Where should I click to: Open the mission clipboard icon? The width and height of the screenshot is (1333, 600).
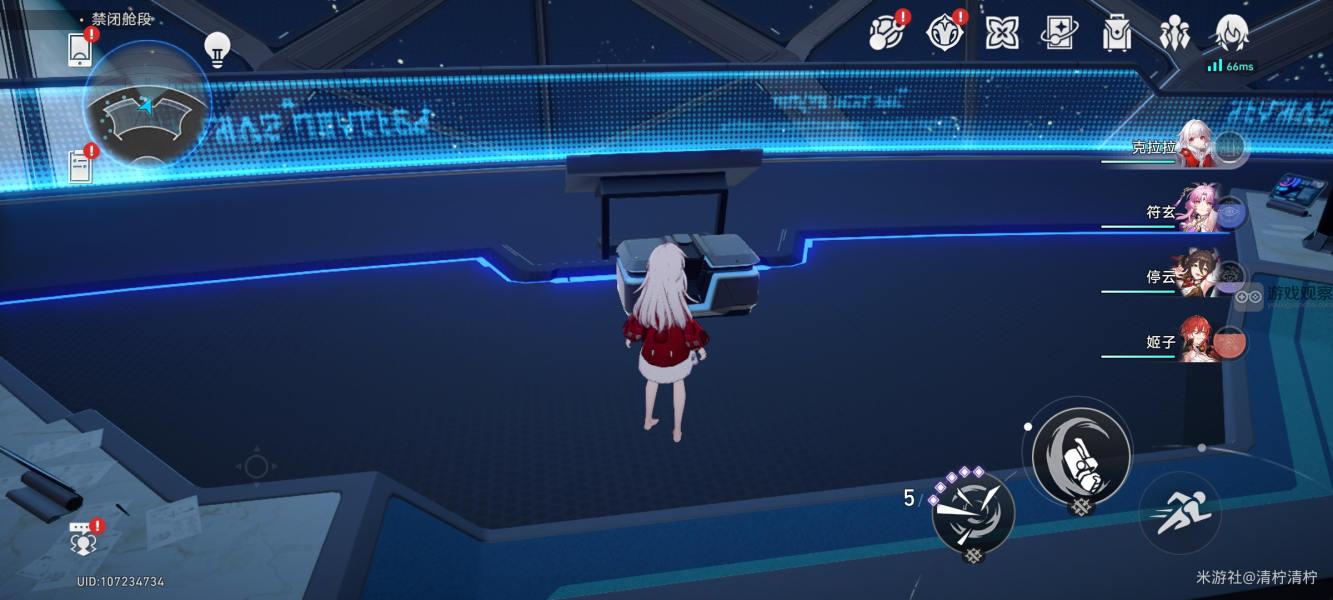(80, 165)
